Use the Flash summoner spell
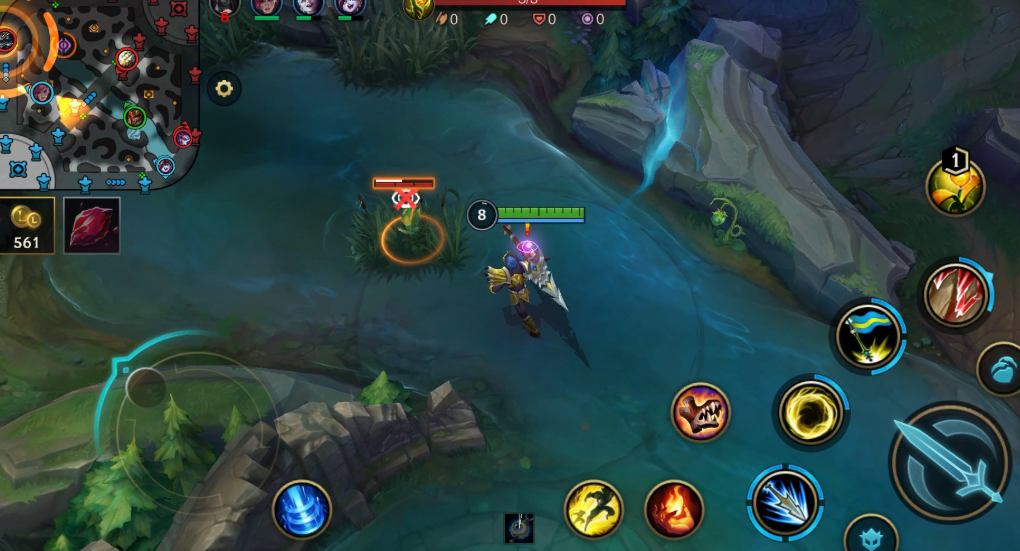Image resolution: width=1020 pixels, height=551 pixels. (x=594, y=509)
